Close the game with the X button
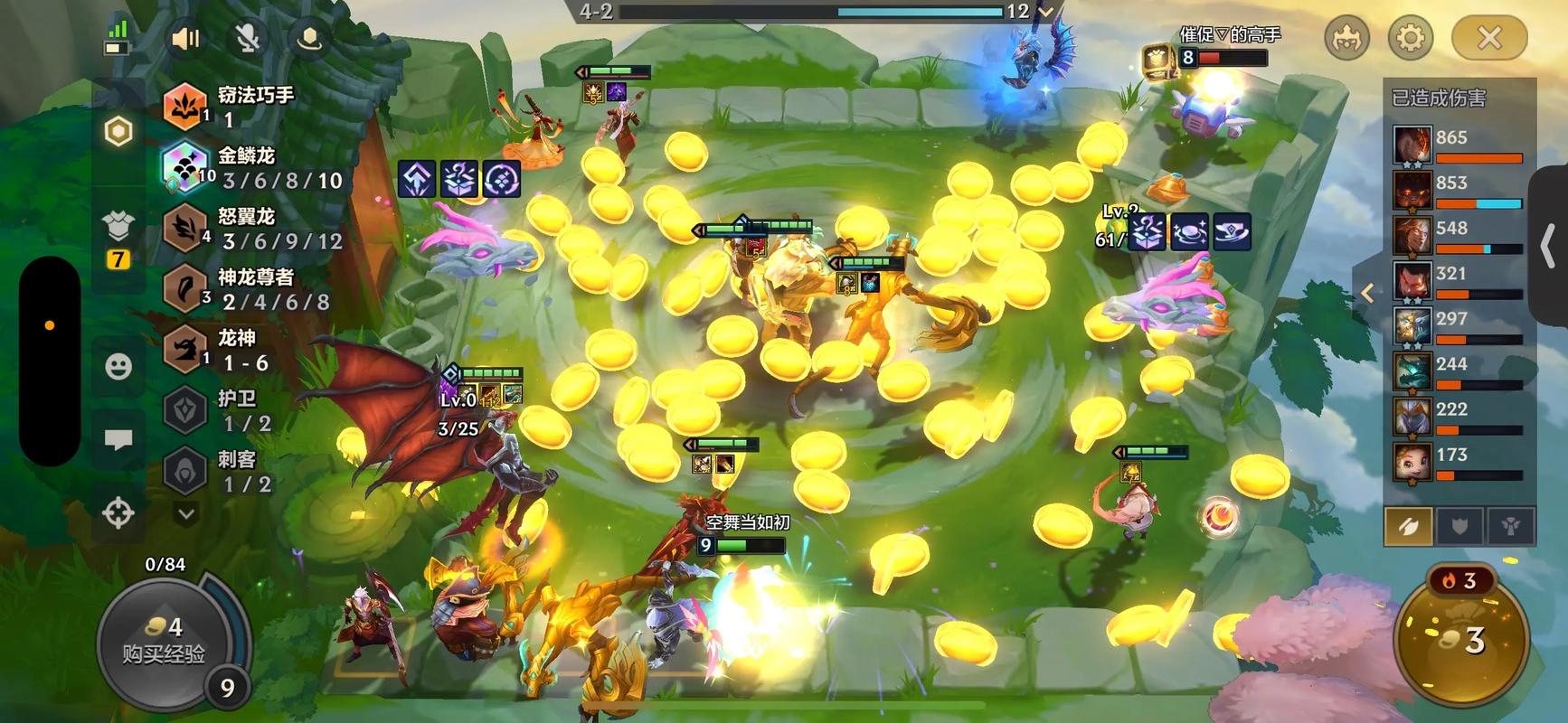This screenshot has height=723, width=1568. click(x=1488, y=38)
